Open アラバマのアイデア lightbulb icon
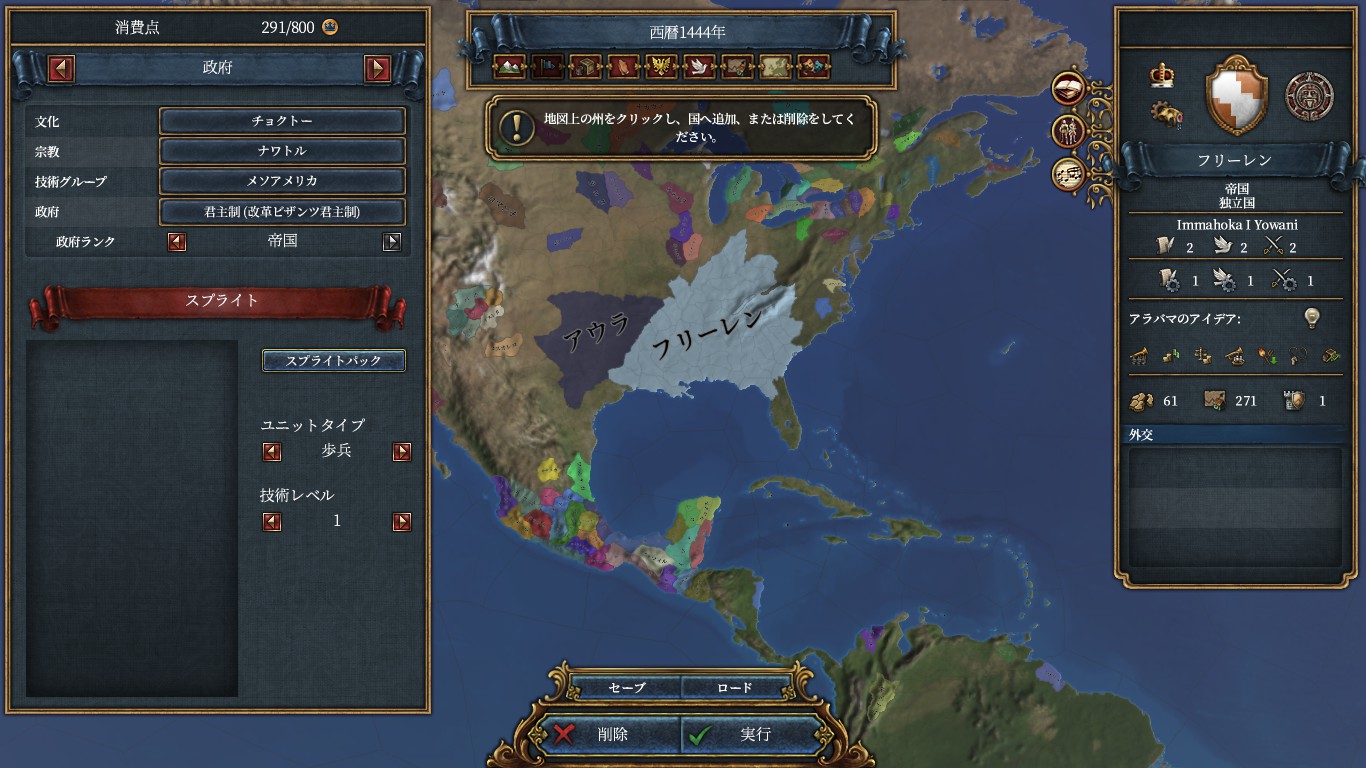The image size is (1366, 768). click(x=1311, y=318)
